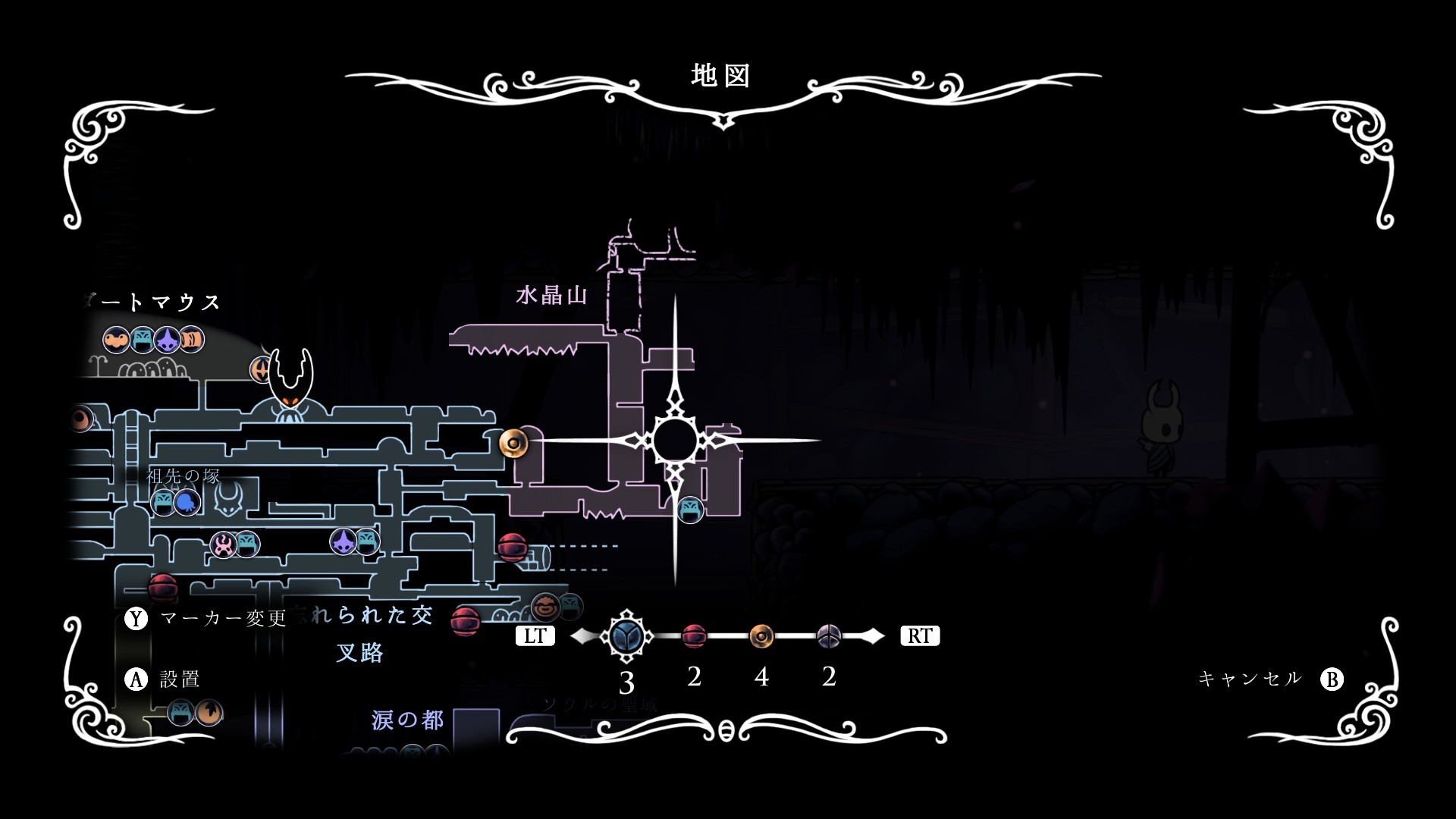Switch to the grey segmented marker type

tap(829, 636)
